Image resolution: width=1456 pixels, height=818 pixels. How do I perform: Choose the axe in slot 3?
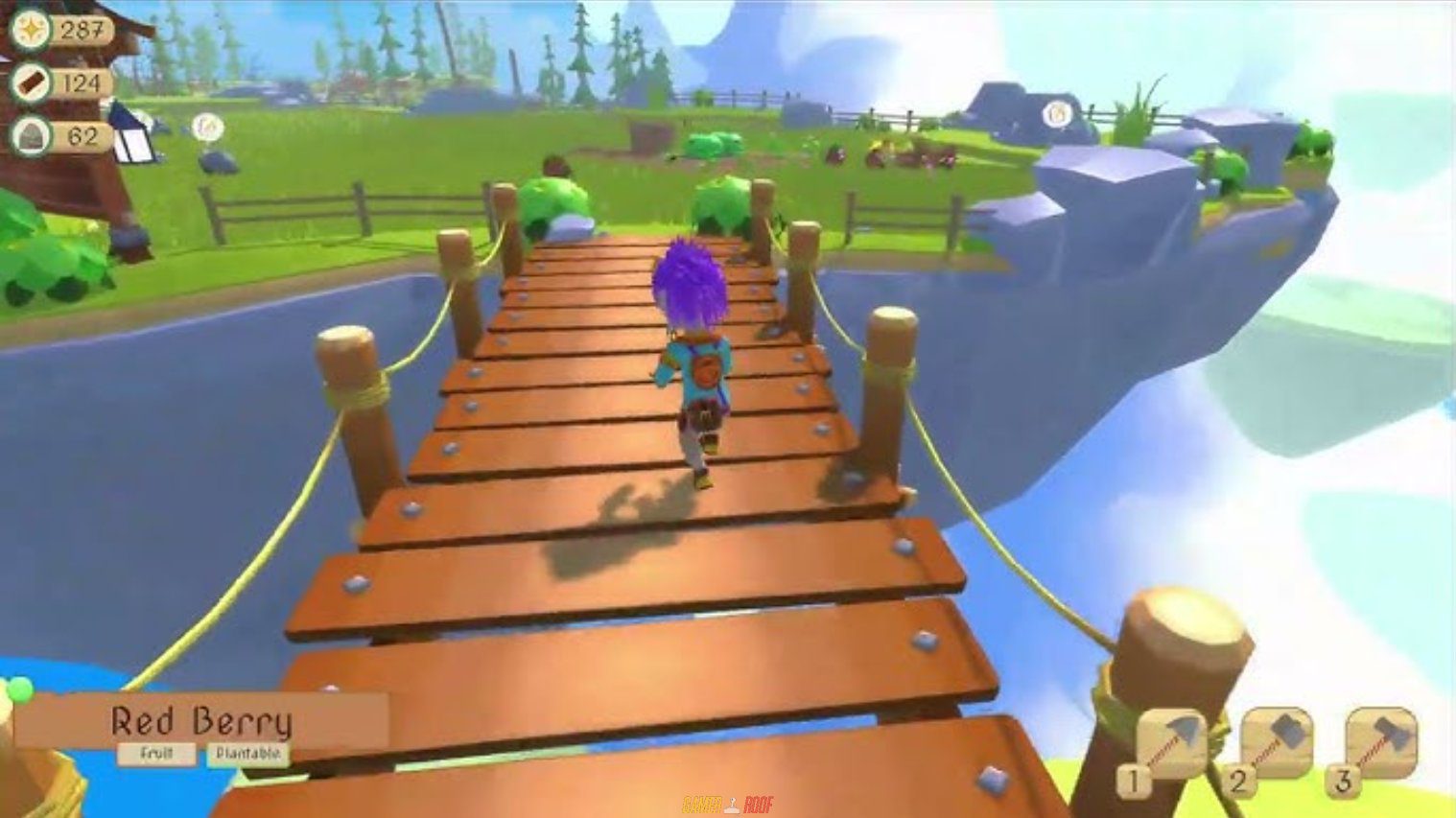tap(1381, 741)
